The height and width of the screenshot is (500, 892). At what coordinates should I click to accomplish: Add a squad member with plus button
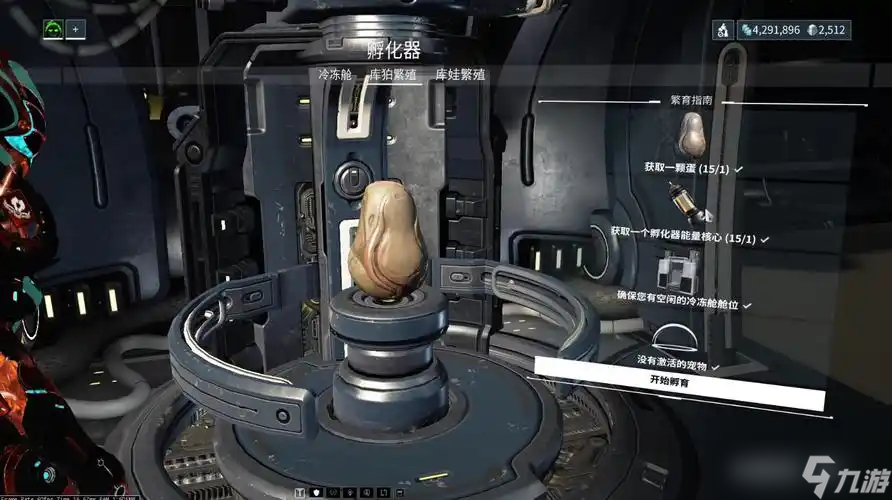click(x=76, y=29)
